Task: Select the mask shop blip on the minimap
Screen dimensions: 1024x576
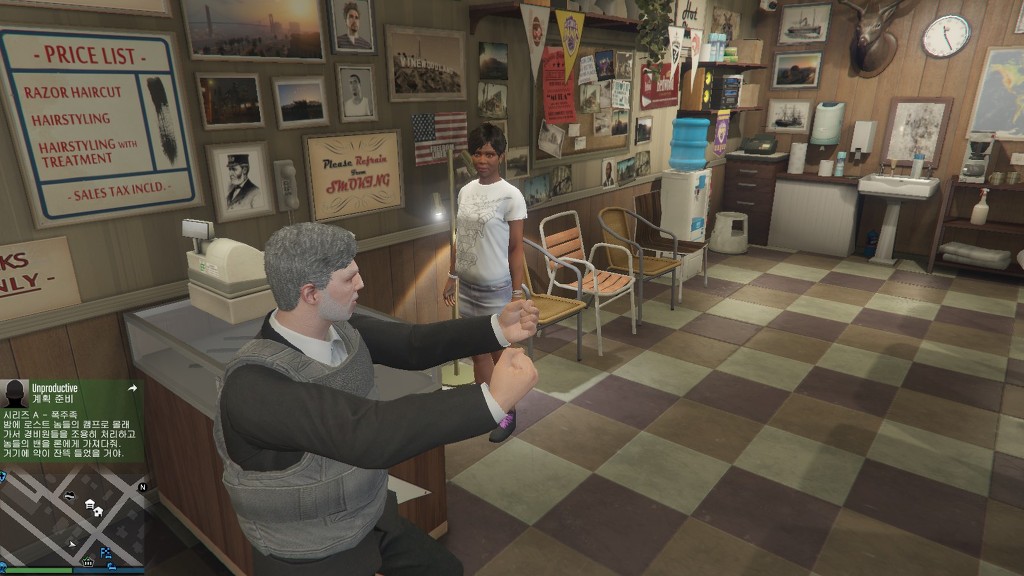Action: pyautogui.click(x=69, y=496)
